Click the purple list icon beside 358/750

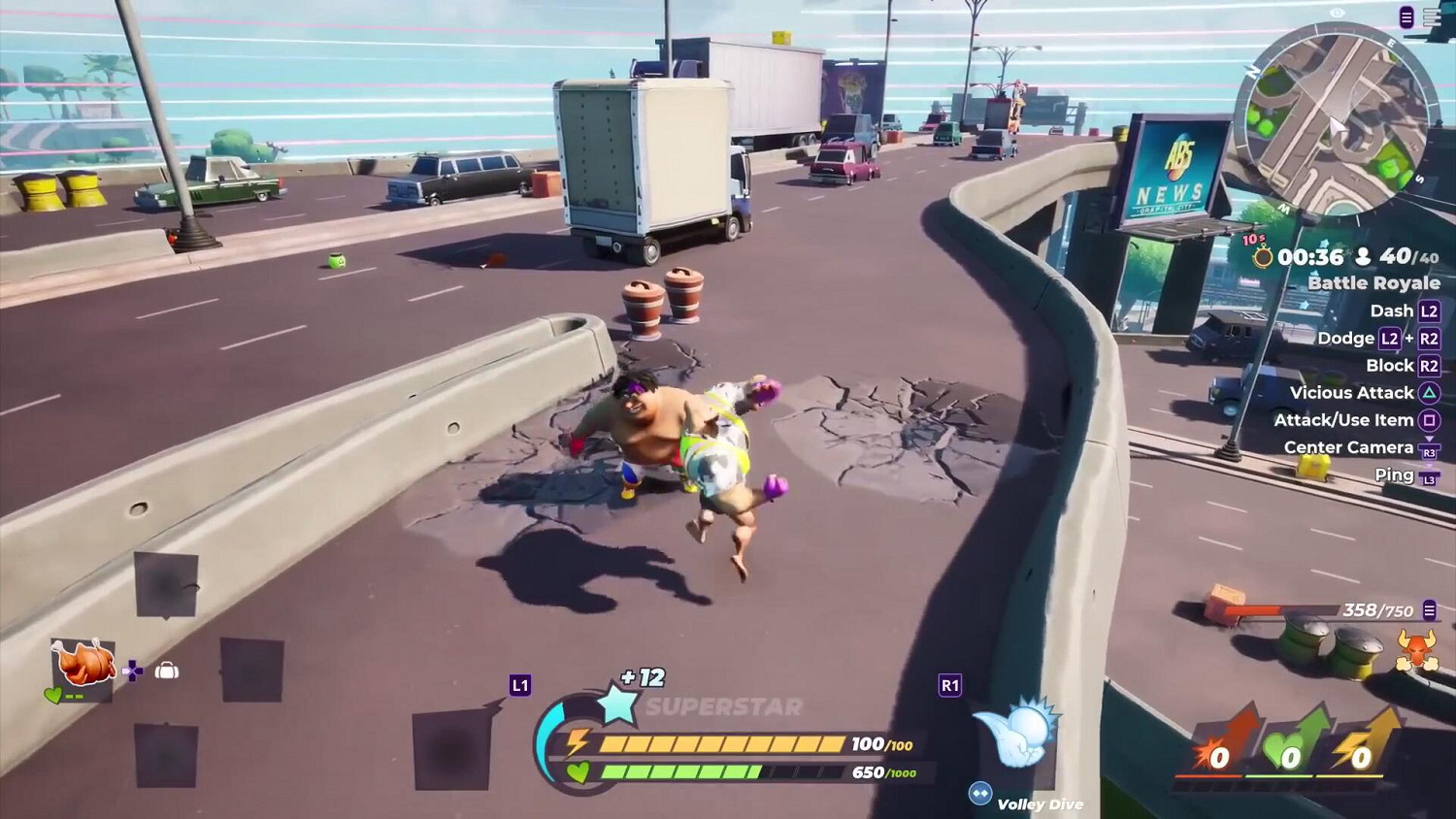[1428, 611]
